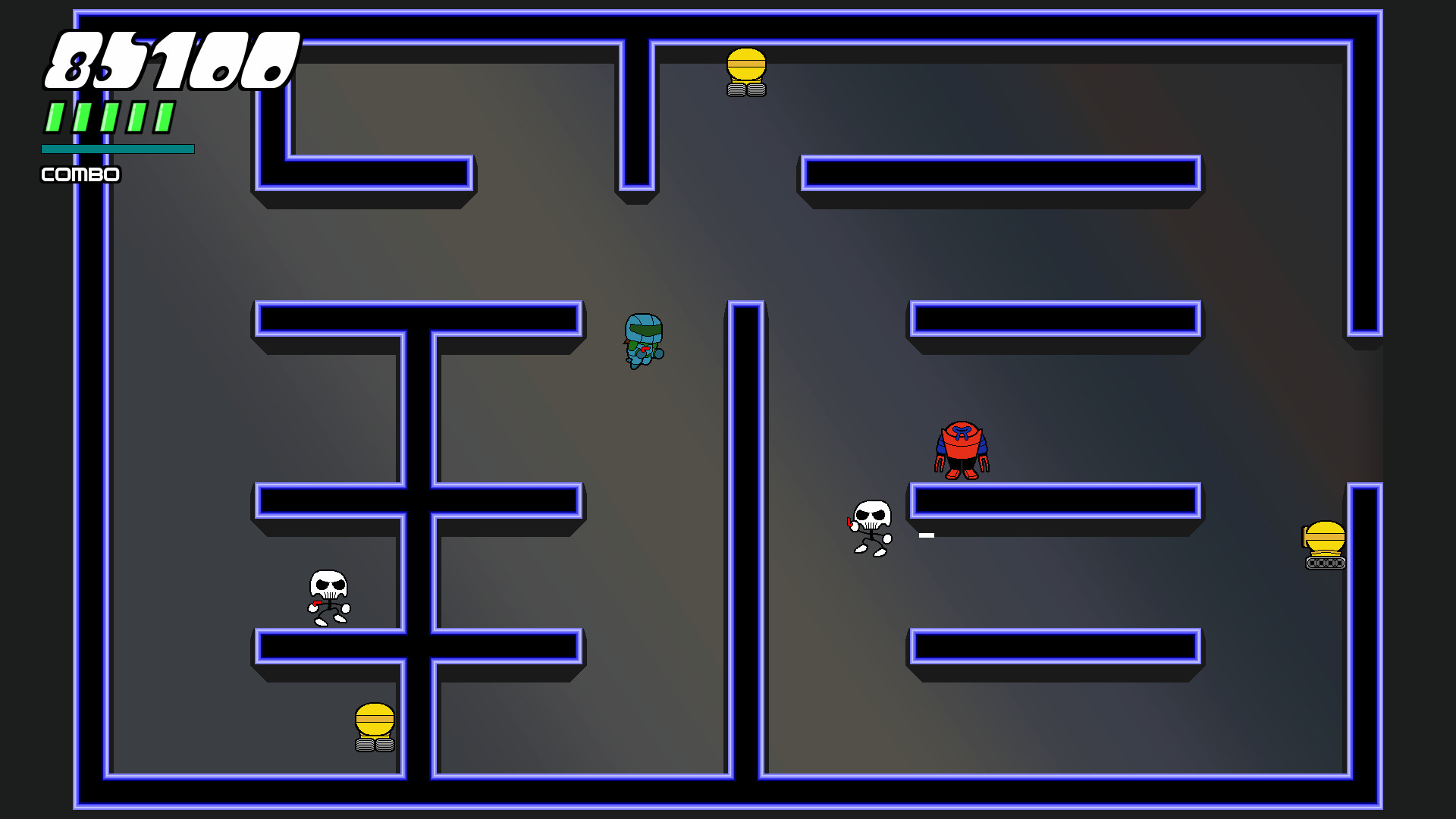
Task: Select the red robot enemy
Action: [x=963, y=447]
